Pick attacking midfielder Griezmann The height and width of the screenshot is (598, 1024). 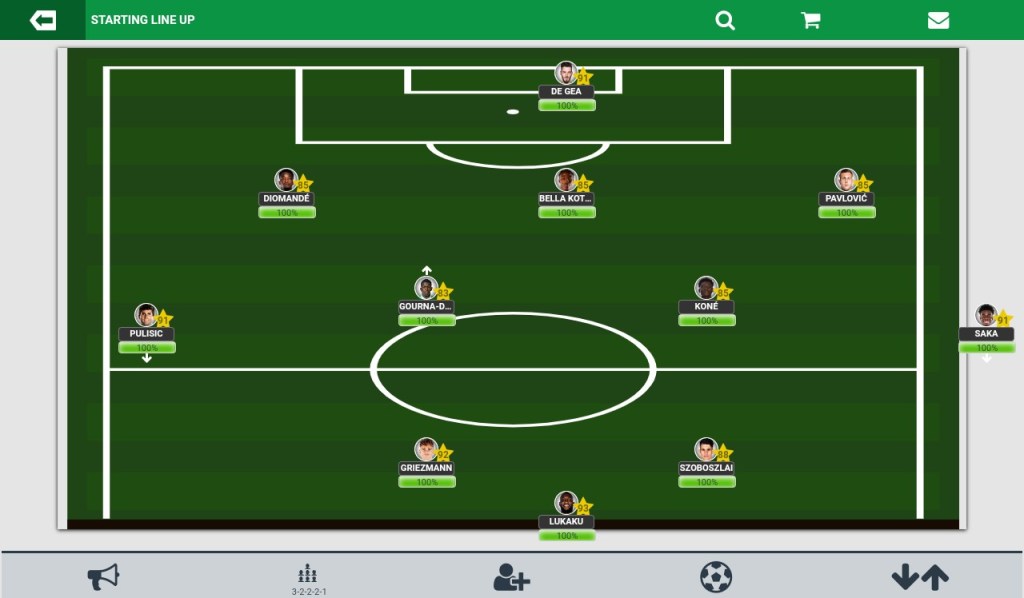tap(427, 451)
